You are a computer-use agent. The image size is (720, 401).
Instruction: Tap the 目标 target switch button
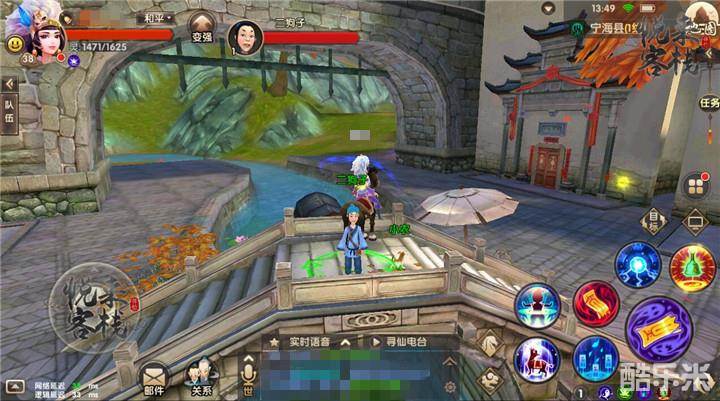(655, 220)
